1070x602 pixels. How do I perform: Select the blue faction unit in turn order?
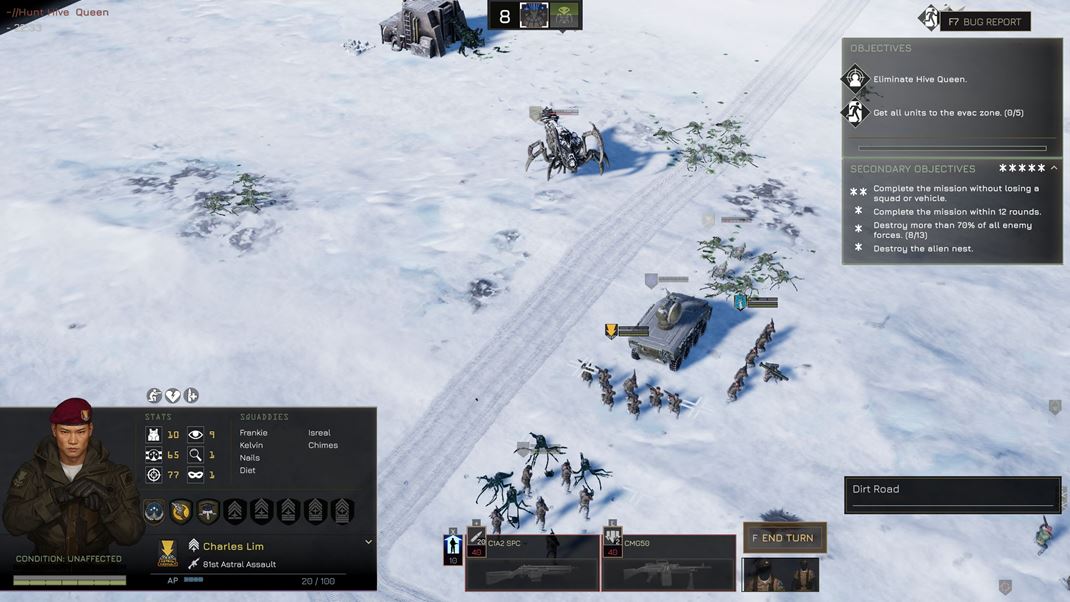(x=534, y=16)
